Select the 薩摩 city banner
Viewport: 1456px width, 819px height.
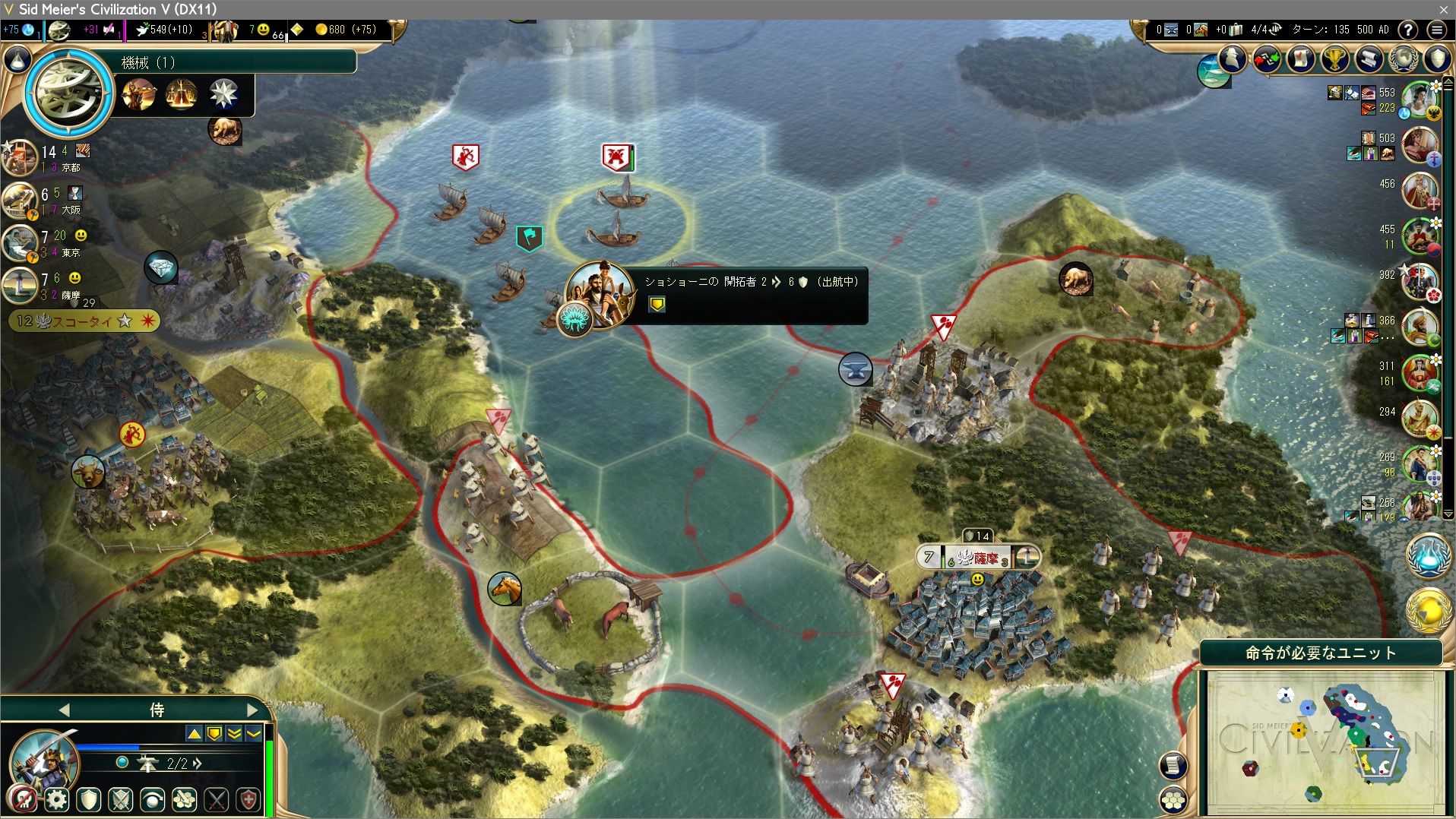click(978, 558)
